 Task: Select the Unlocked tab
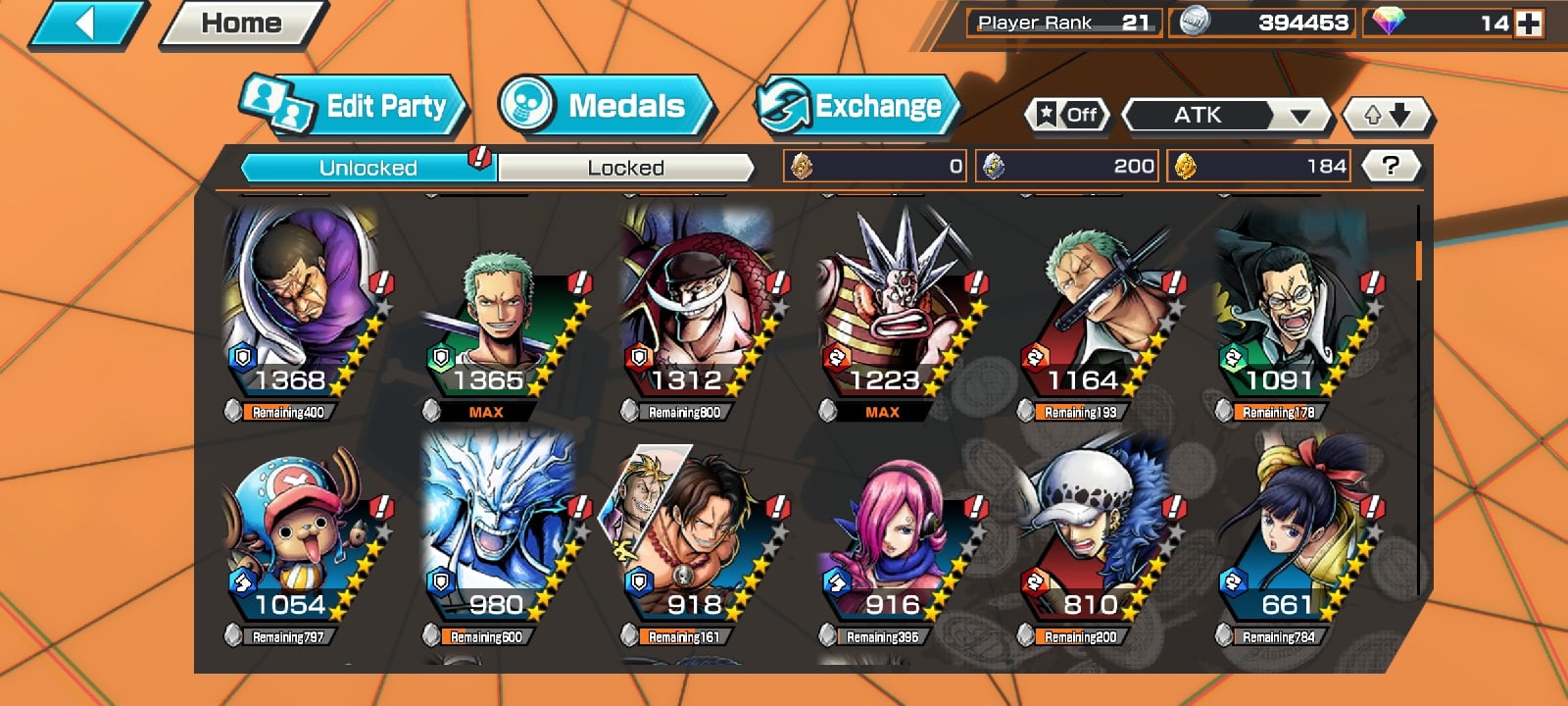(367, 167)
